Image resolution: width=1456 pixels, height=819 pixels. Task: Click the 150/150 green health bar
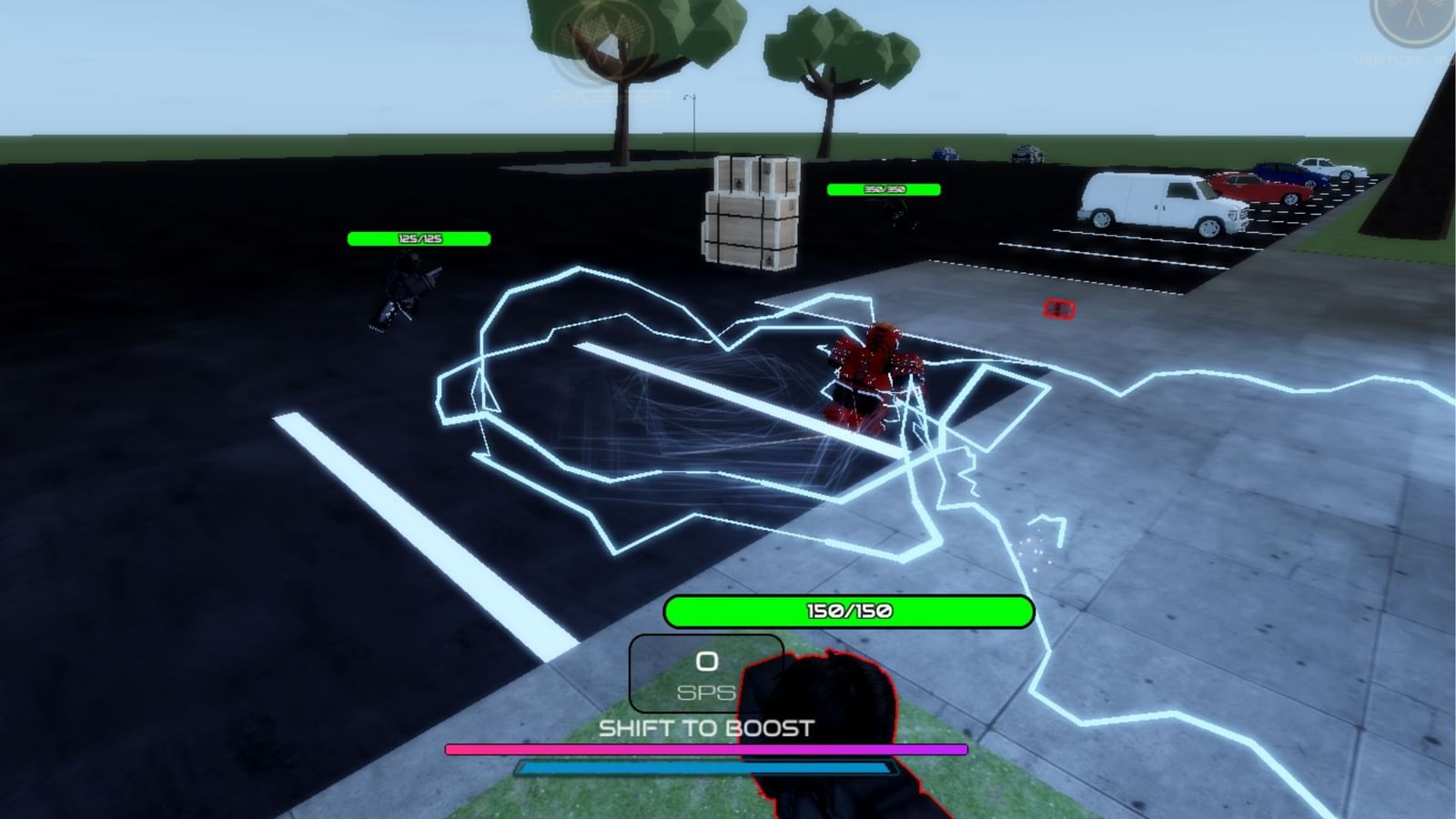(850, 612)
